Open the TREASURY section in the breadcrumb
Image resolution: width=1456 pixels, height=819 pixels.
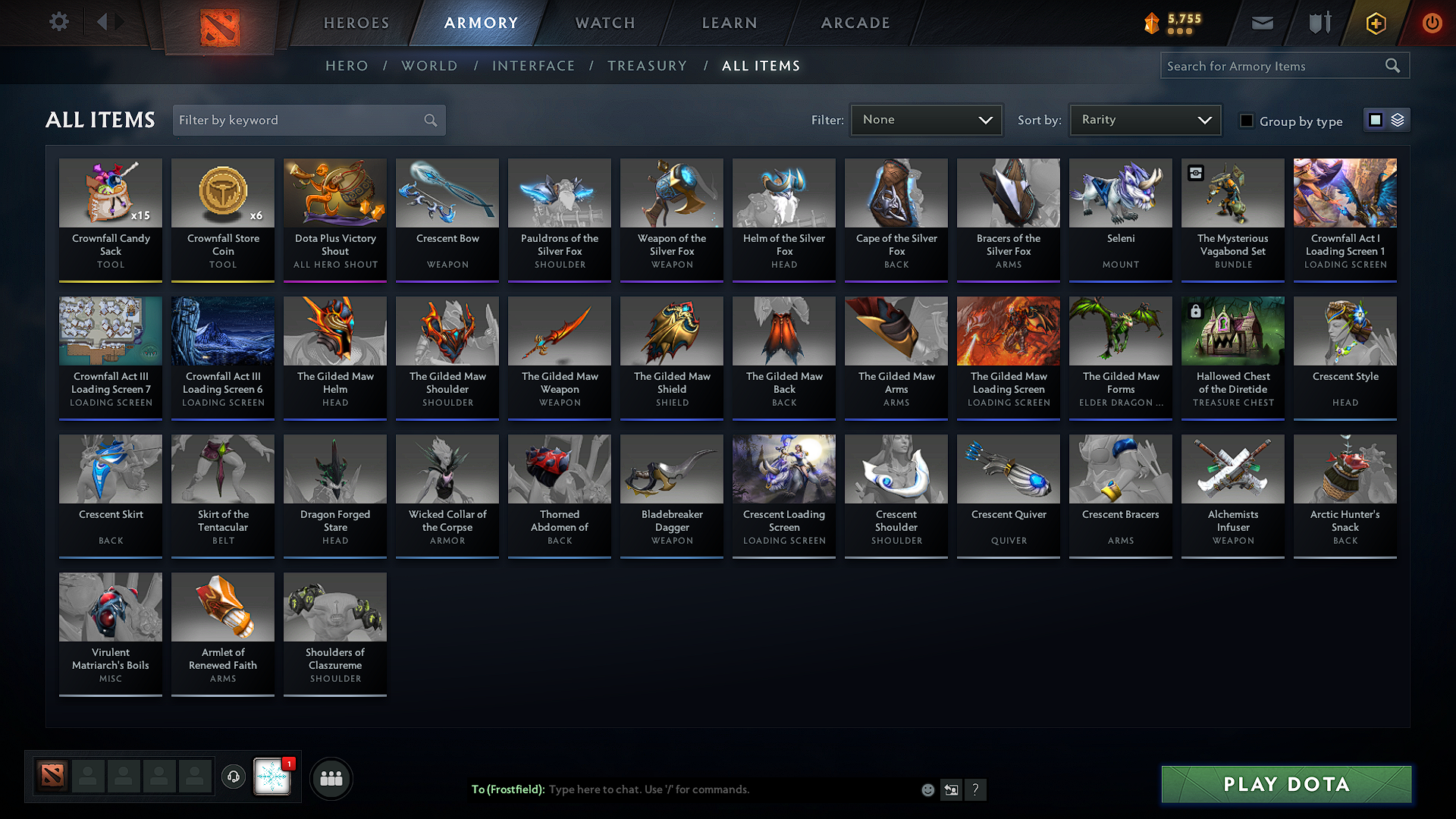[647, 66]
